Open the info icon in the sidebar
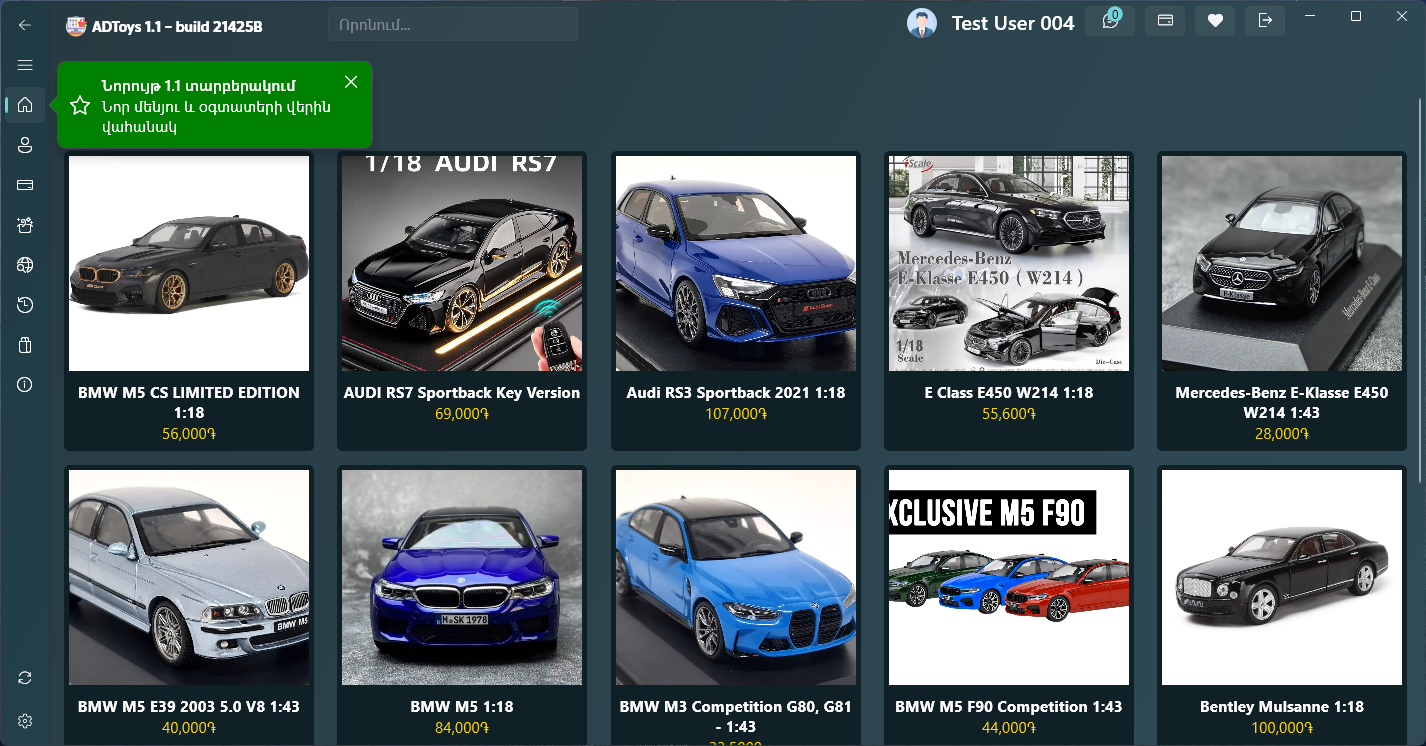The image size is (1426, 746). click(25, 385)
